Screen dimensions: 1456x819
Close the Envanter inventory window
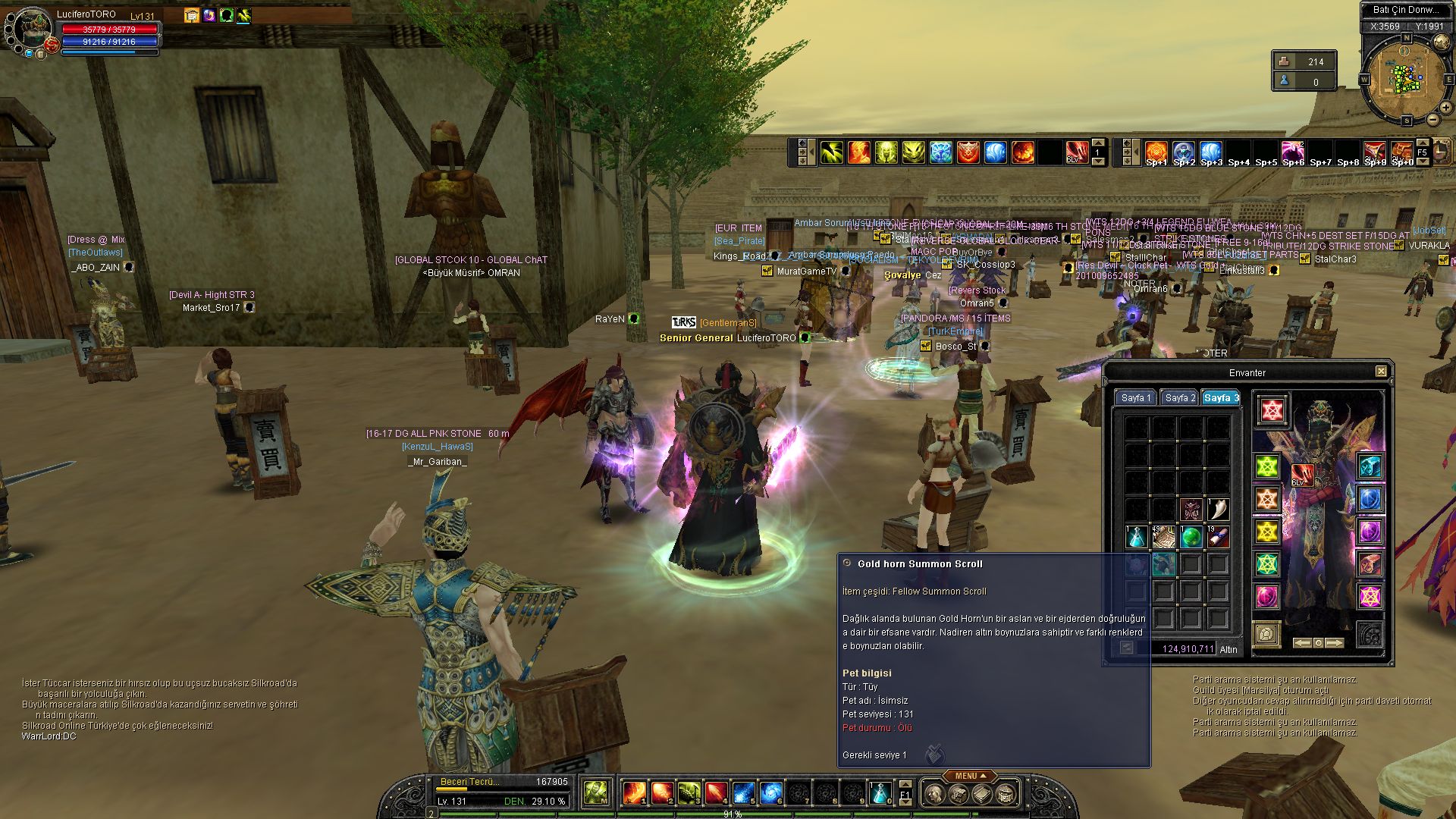click(1381, 372)
